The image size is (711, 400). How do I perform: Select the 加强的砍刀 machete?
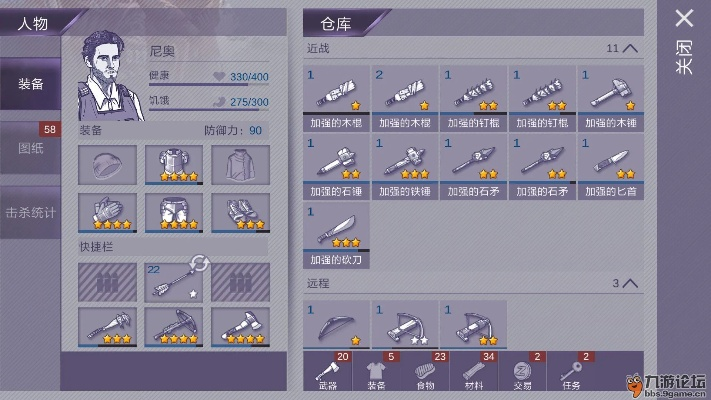(337, 234)
